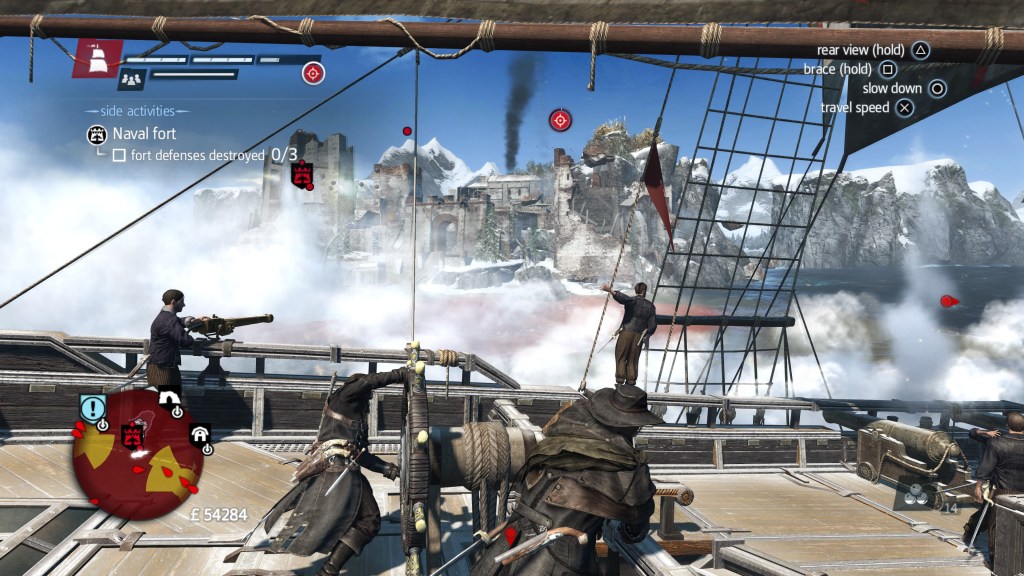Click the red enemy direction indicator at the right edge
The image size is (1024, 576).
click(949, 300)
